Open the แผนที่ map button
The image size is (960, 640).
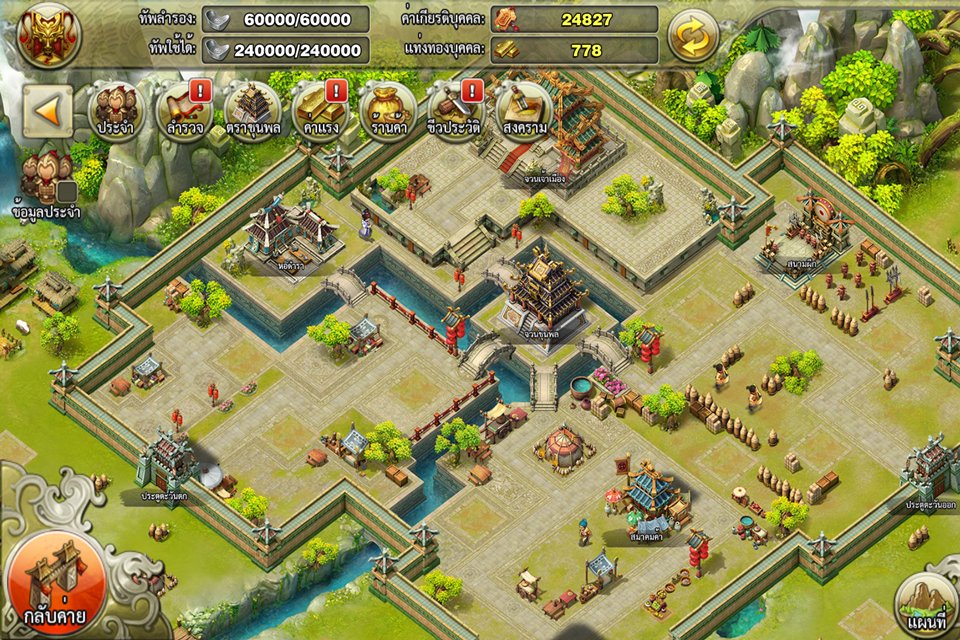pos(924,604)
